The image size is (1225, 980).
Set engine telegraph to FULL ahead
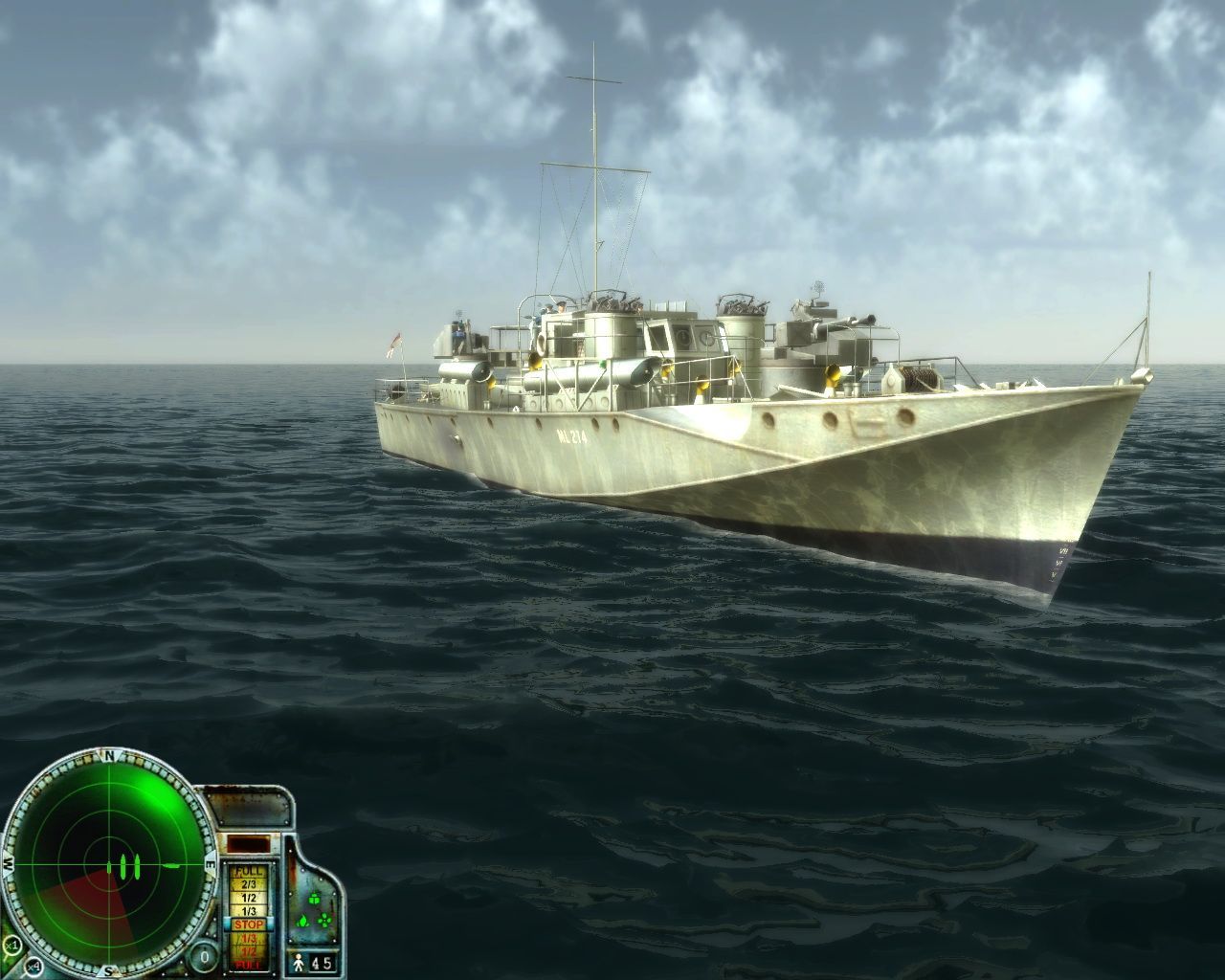[x=249, y=872]
